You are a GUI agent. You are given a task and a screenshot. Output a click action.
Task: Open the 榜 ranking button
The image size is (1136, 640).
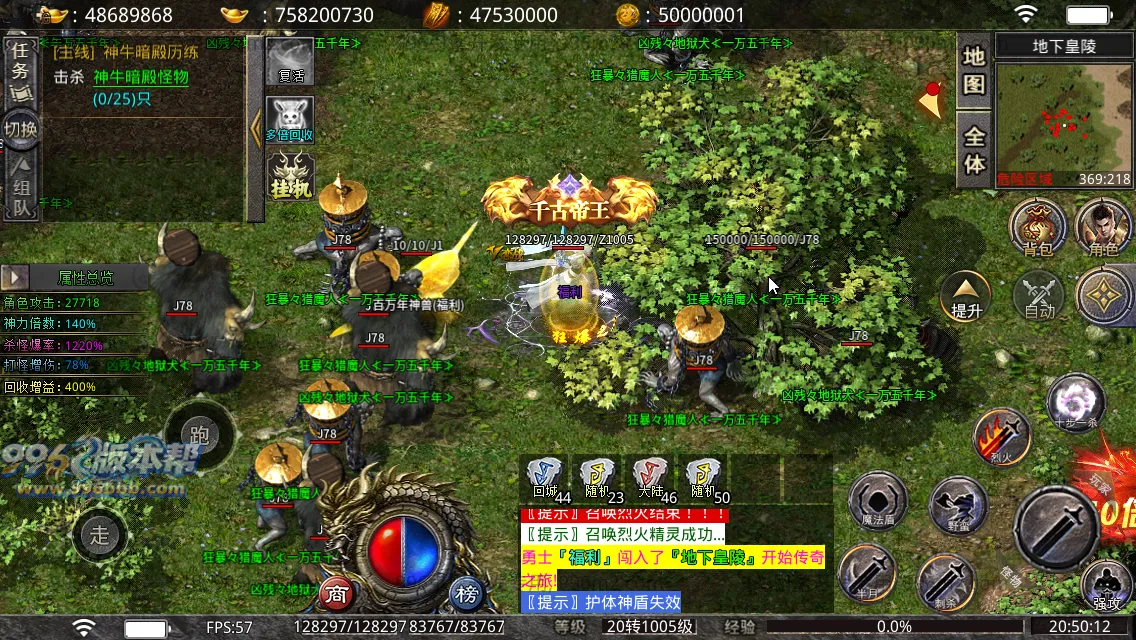point(466,593)
